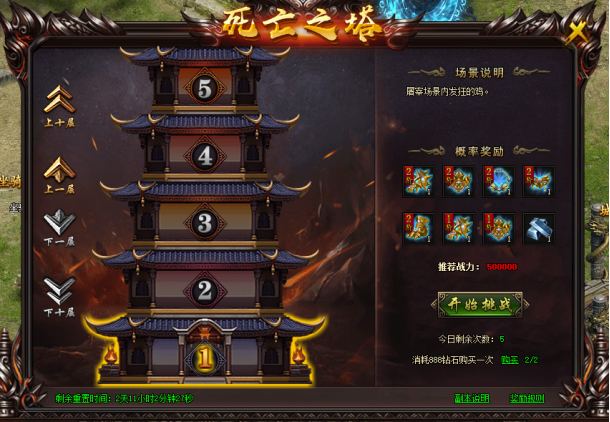Select highlighted tower floor 1
610x422 pixels.
click(205, 357)
